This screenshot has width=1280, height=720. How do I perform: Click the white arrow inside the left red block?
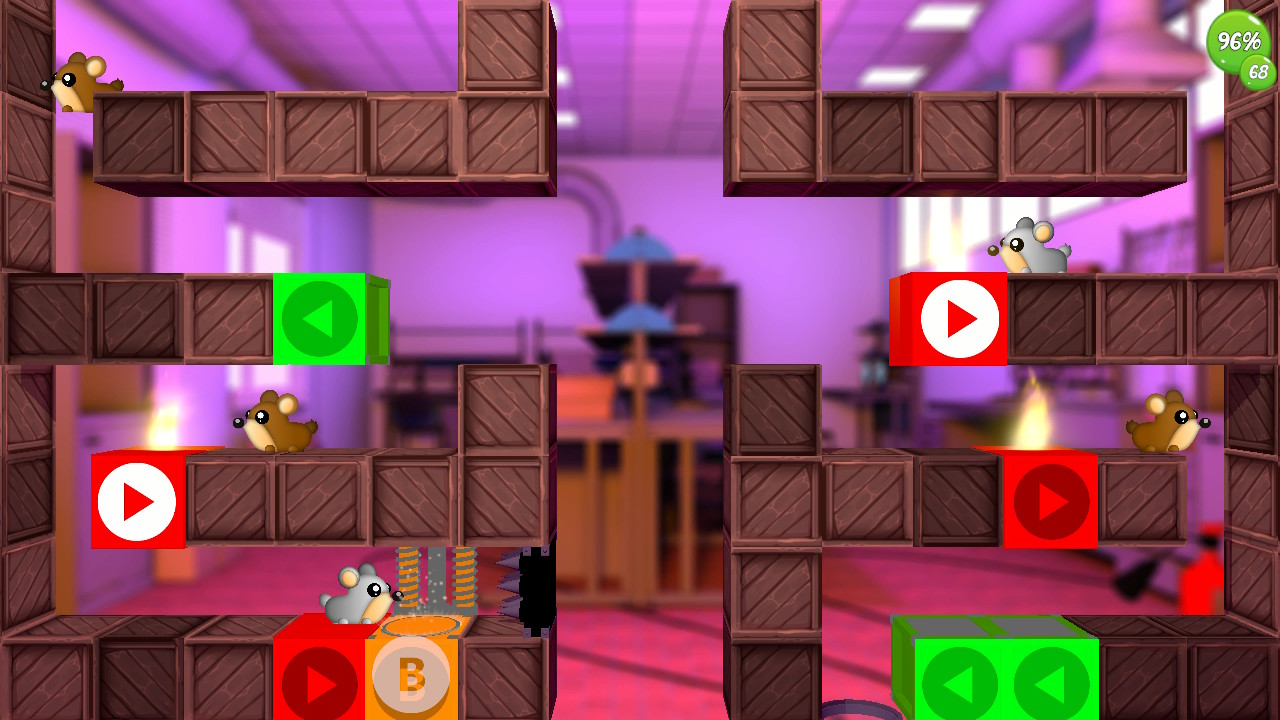[x=139, y=501]
